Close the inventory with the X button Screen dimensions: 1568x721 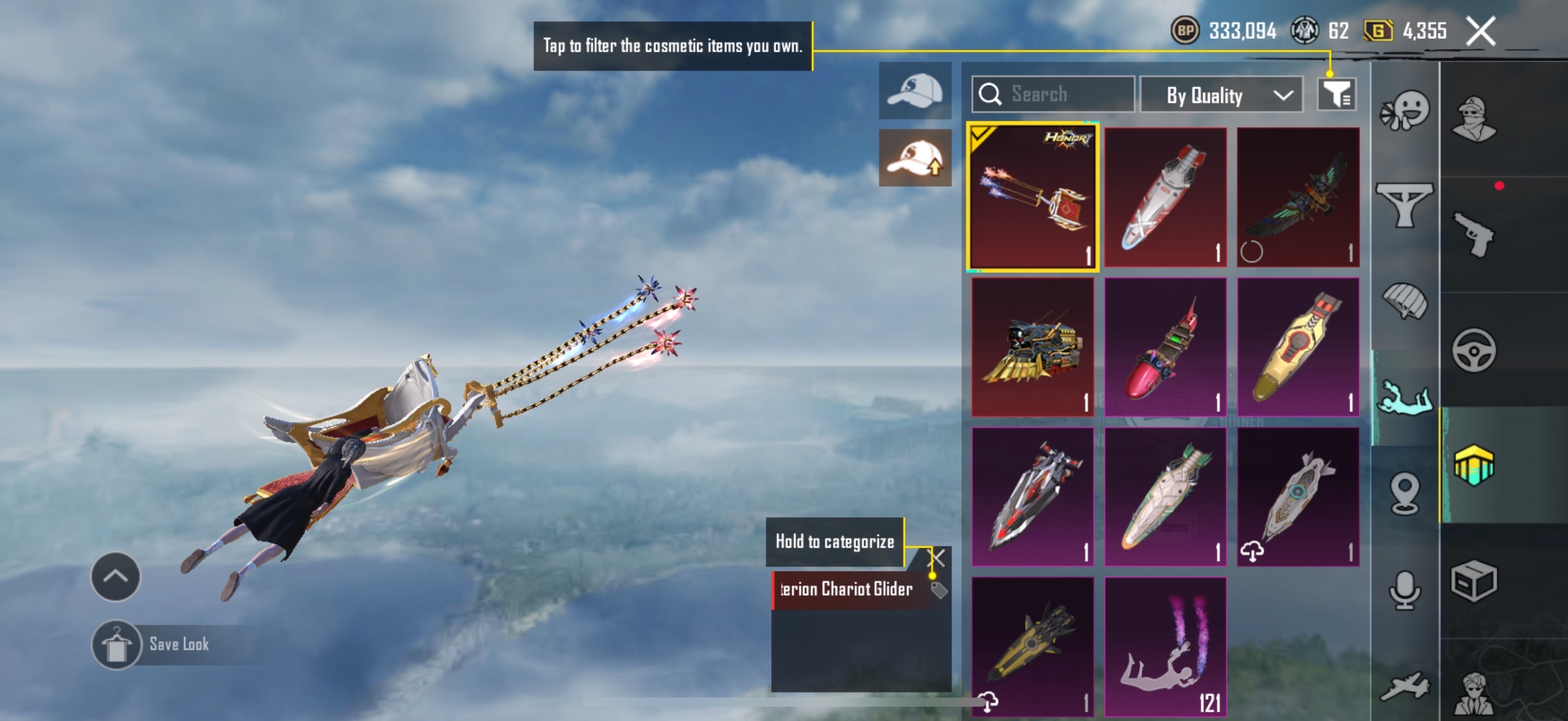(x=1480, y=31)
